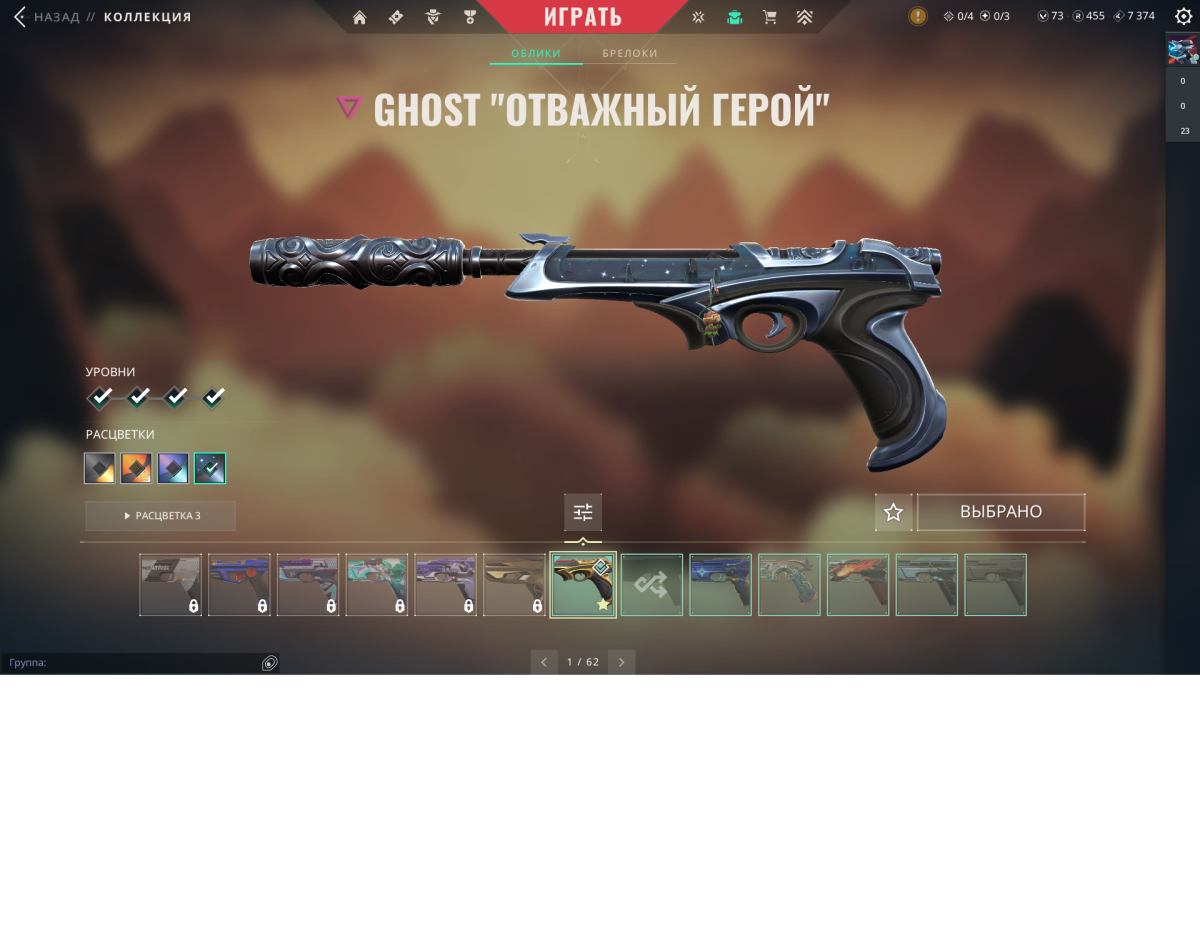The height and width of the screenshot is (931, 1200).
Task: Go to the previous skins page
Action: click(544, 662)
